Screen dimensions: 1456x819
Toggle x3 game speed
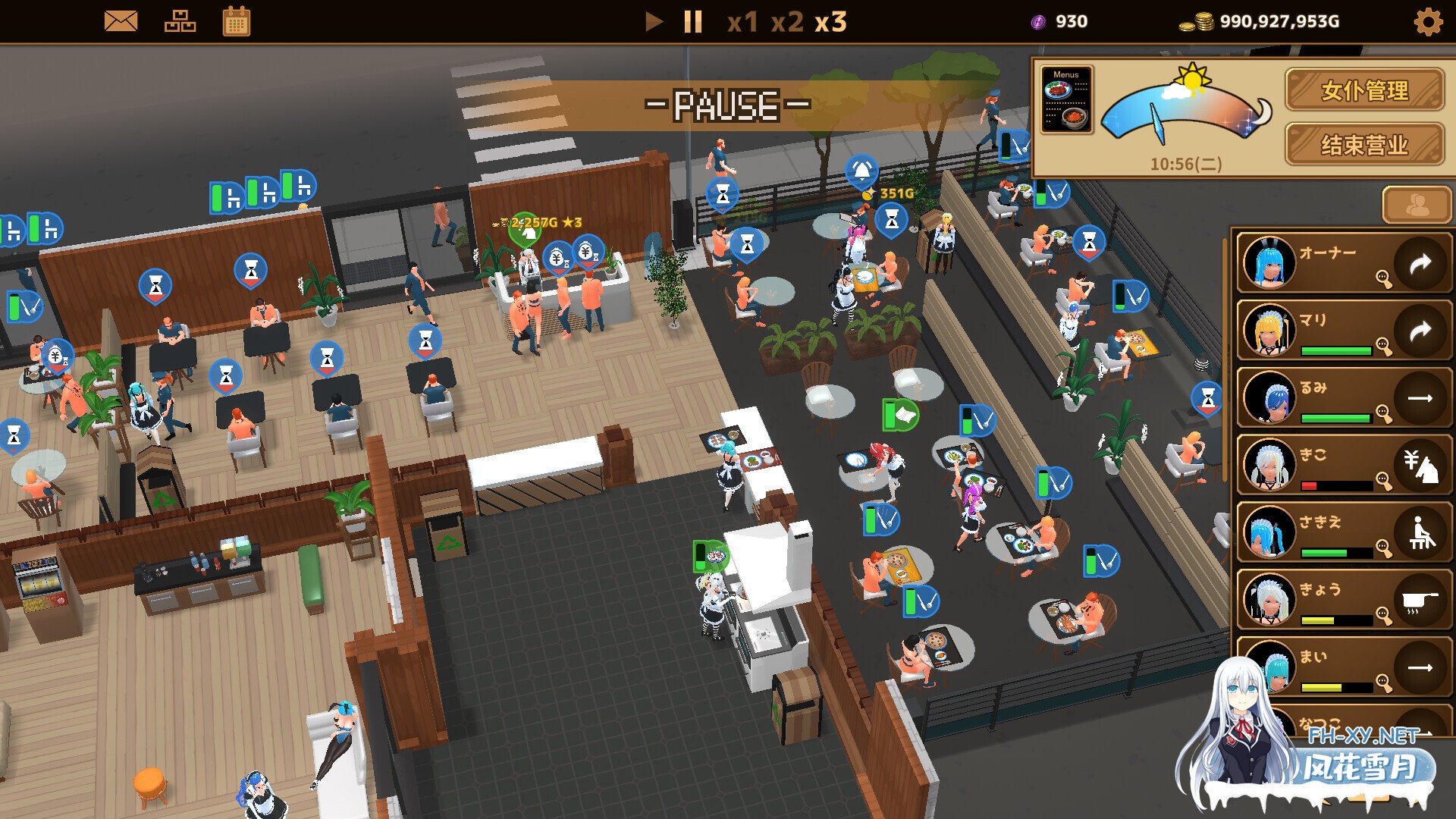pos(832,23)
